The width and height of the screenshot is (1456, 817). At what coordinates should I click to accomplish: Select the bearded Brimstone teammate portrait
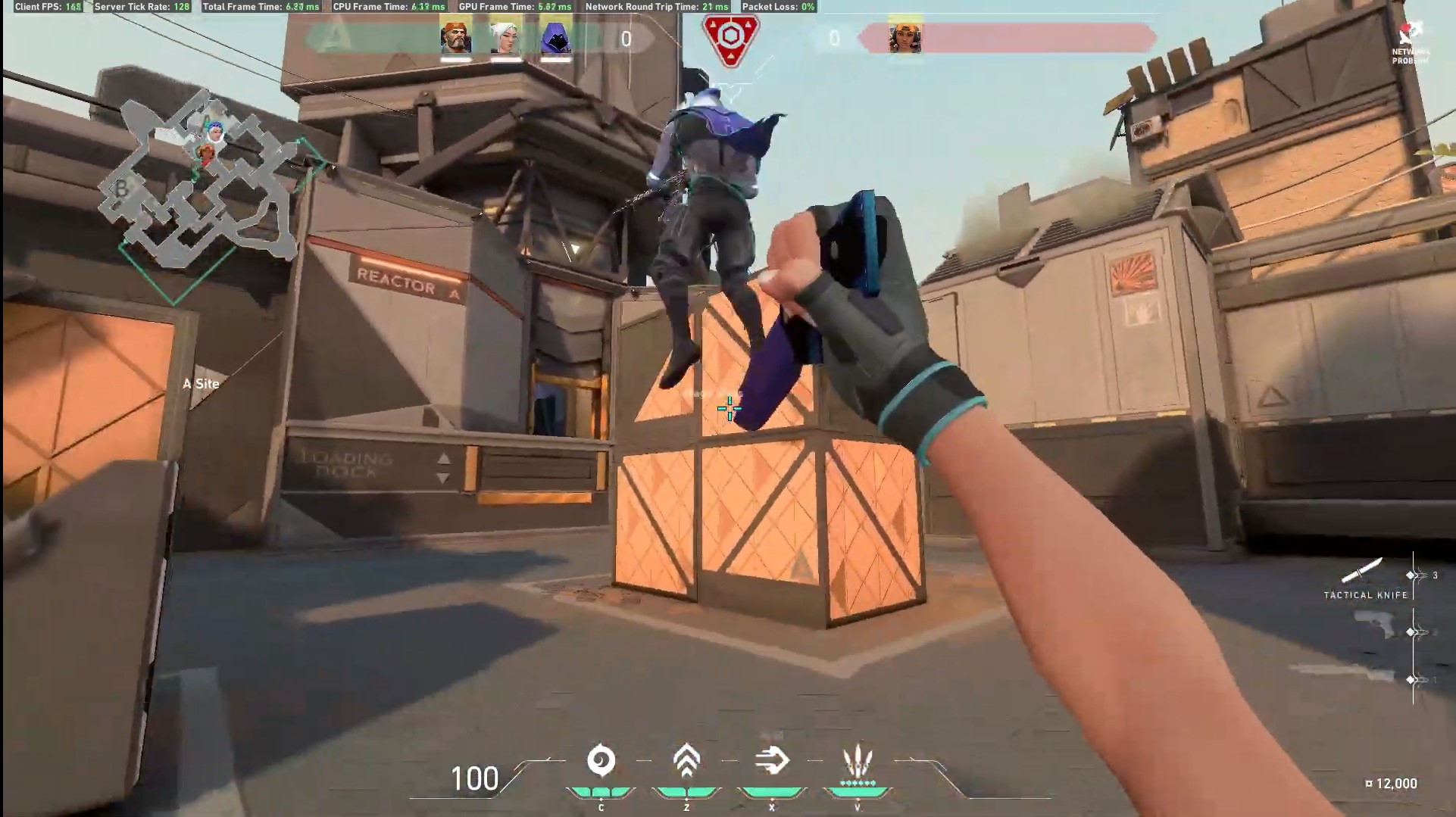click(456, 37)
